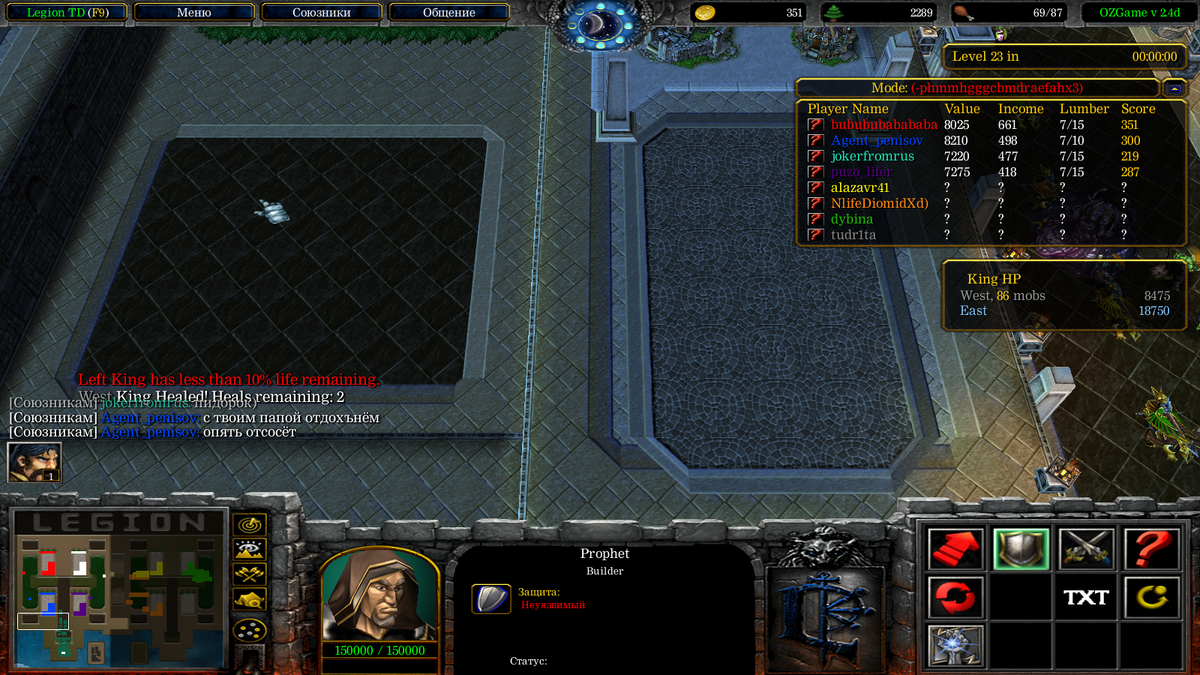Image resolution: width=1200 pixels, height=675 pixels.
Task: Click the red question mark command
Action: pyautogui.click(x=1151, y=549)
